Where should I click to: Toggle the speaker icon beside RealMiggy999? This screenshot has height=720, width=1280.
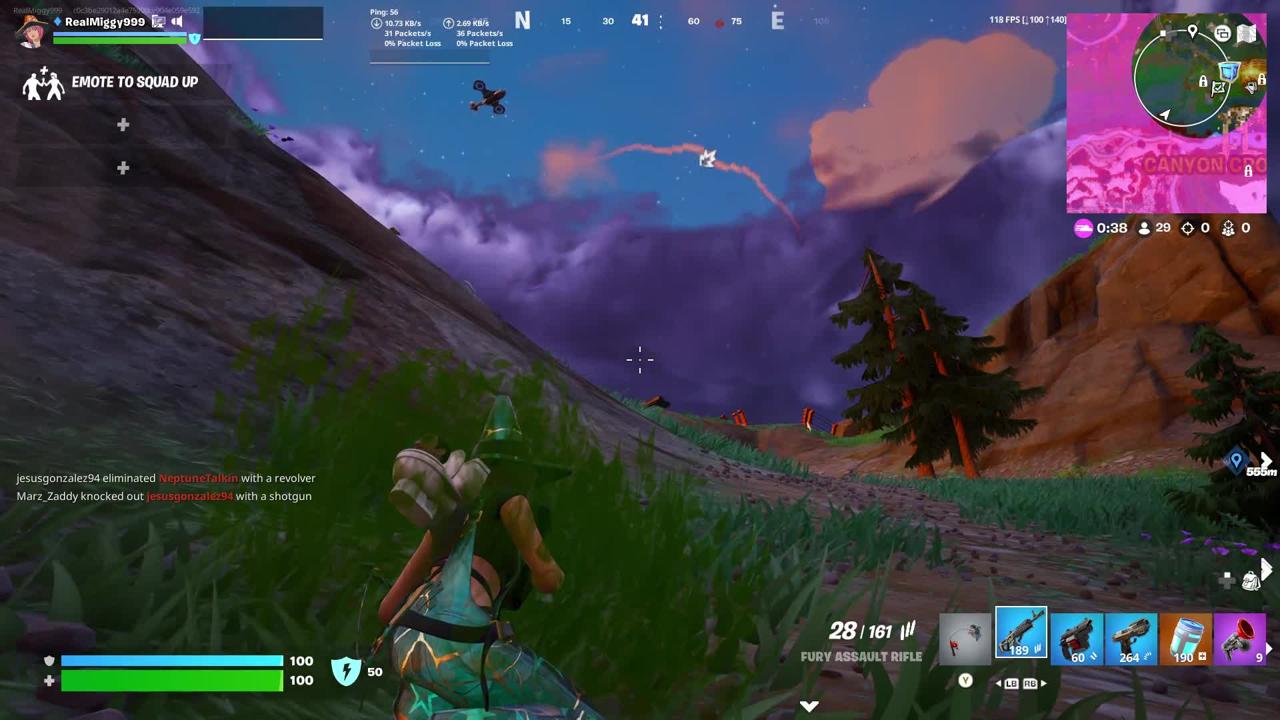point(177,21)
